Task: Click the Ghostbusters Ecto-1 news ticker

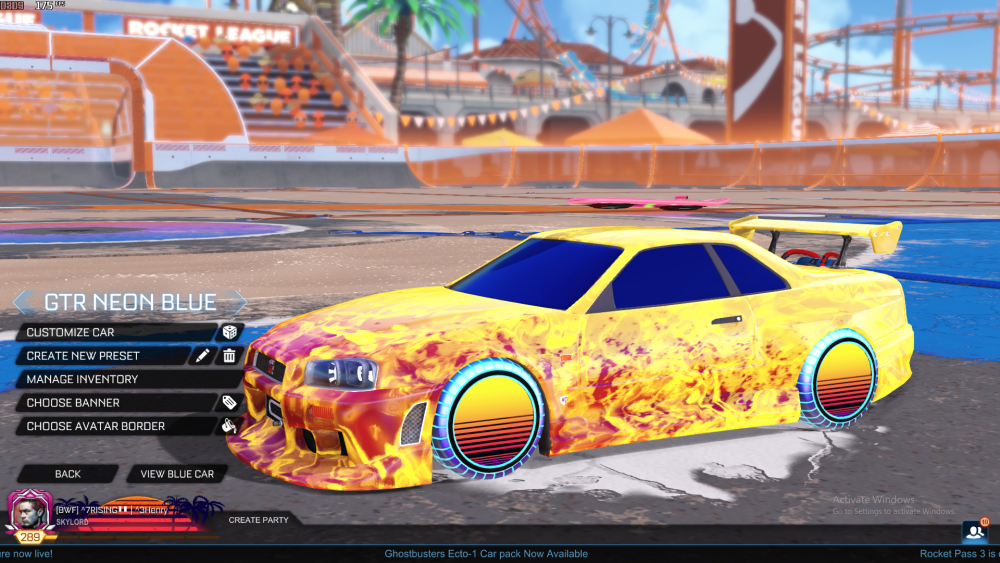Action: tap(486, 554)
